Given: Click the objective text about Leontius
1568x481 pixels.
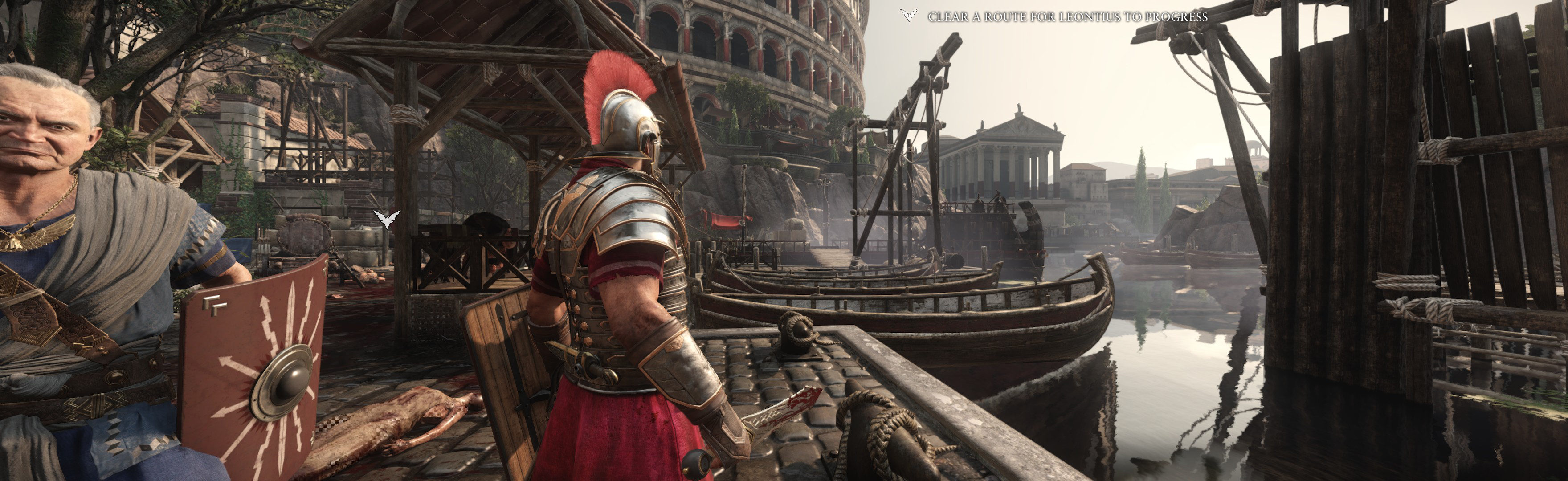Looking at the screenshot, I should click(x=1067, y=17).
